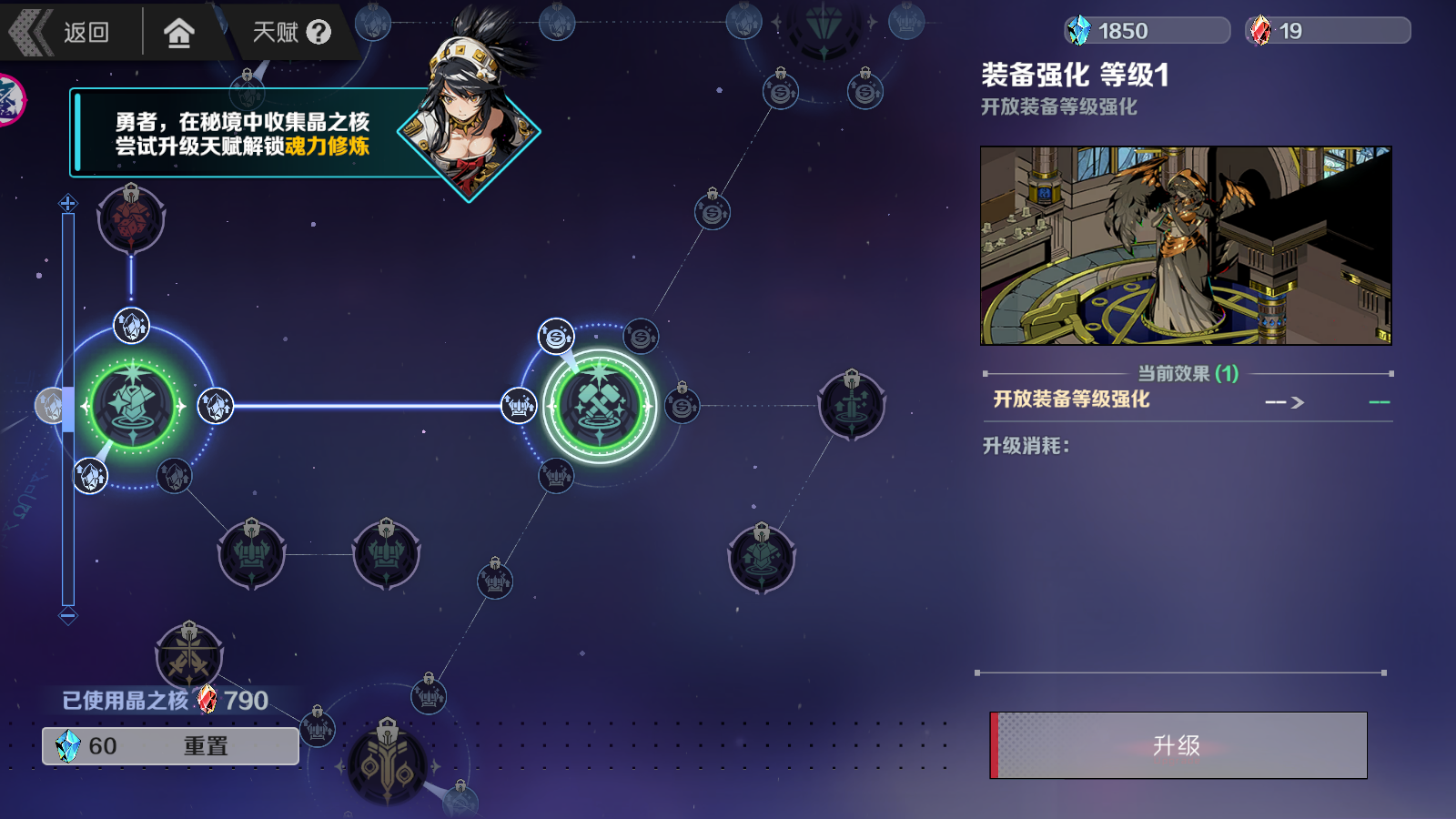Image resolution: width=1456 pixels, height=819 pixels.
Task: Select the green hammer equipment-enhance talent node
Action: pyautogui.click(x=599, y=406)
